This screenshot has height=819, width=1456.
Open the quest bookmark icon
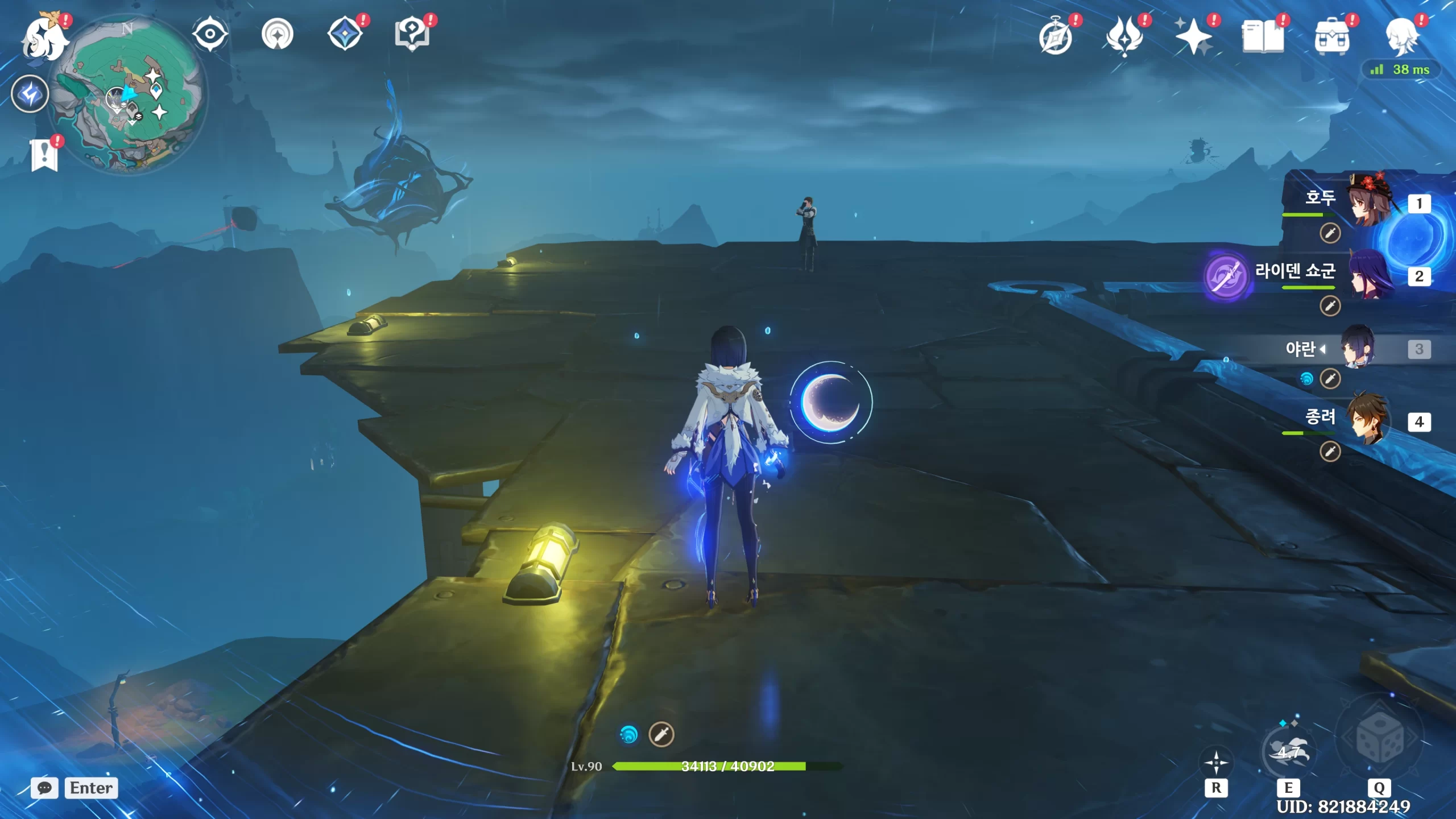[44, 155]
